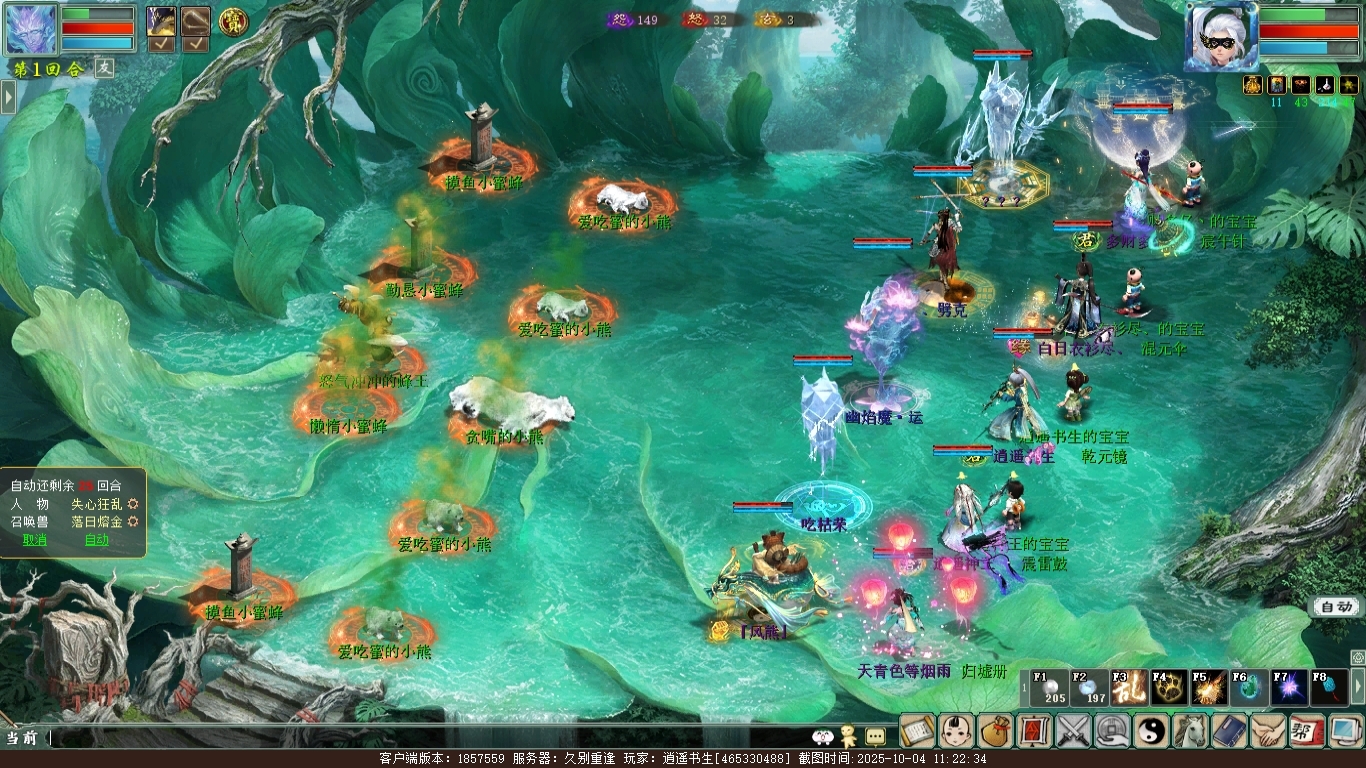
Task: Open the white horse mount icon
Action: [1190, 731]
